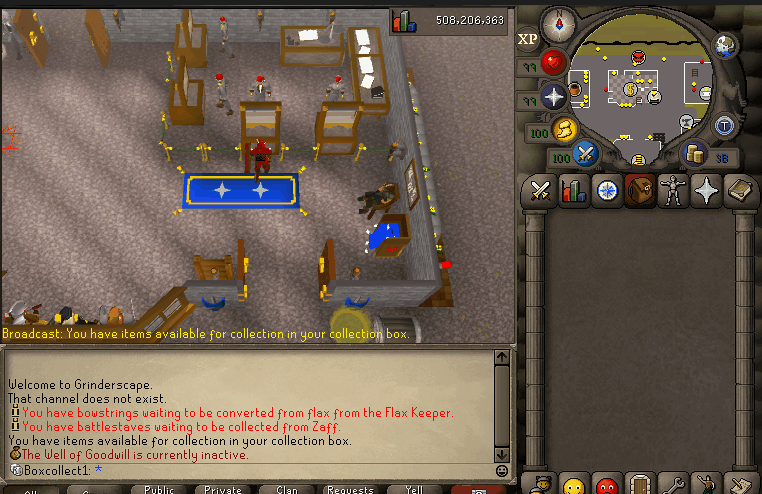Image resolution: width=762 pixels, height=494 pixels.
Task: Open the spellbook magic tab
Action: [x=738, y=189]
